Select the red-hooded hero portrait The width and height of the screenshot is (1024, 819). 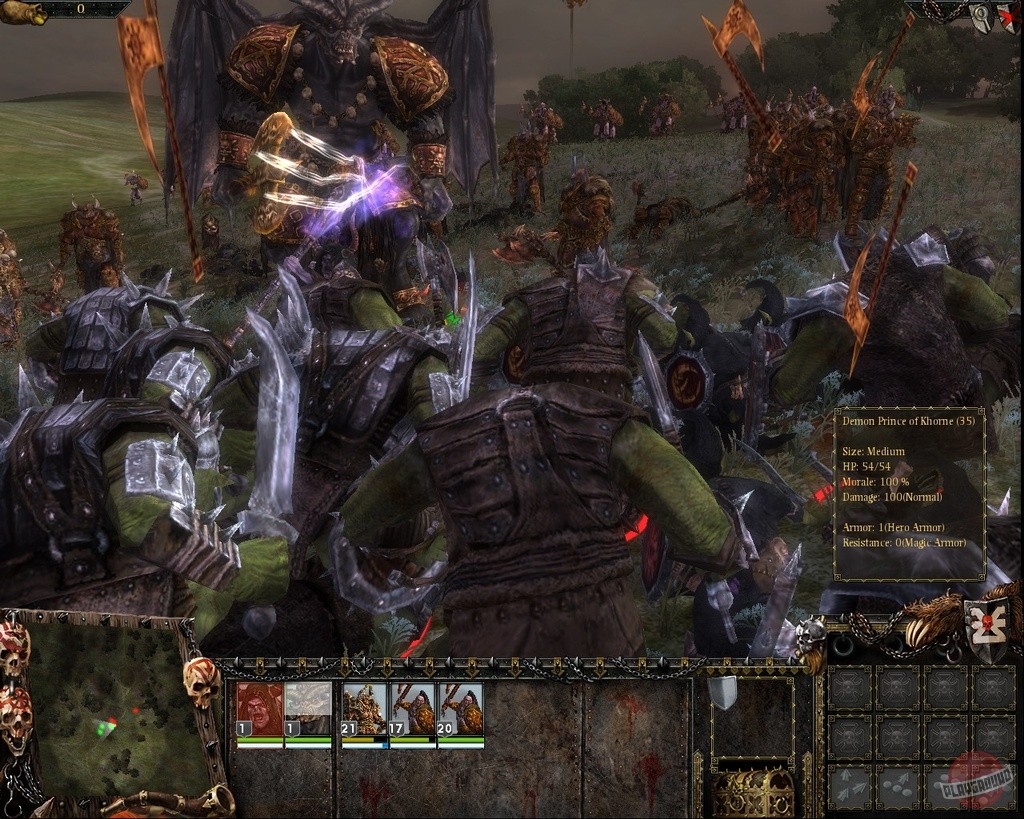(259, 710)
